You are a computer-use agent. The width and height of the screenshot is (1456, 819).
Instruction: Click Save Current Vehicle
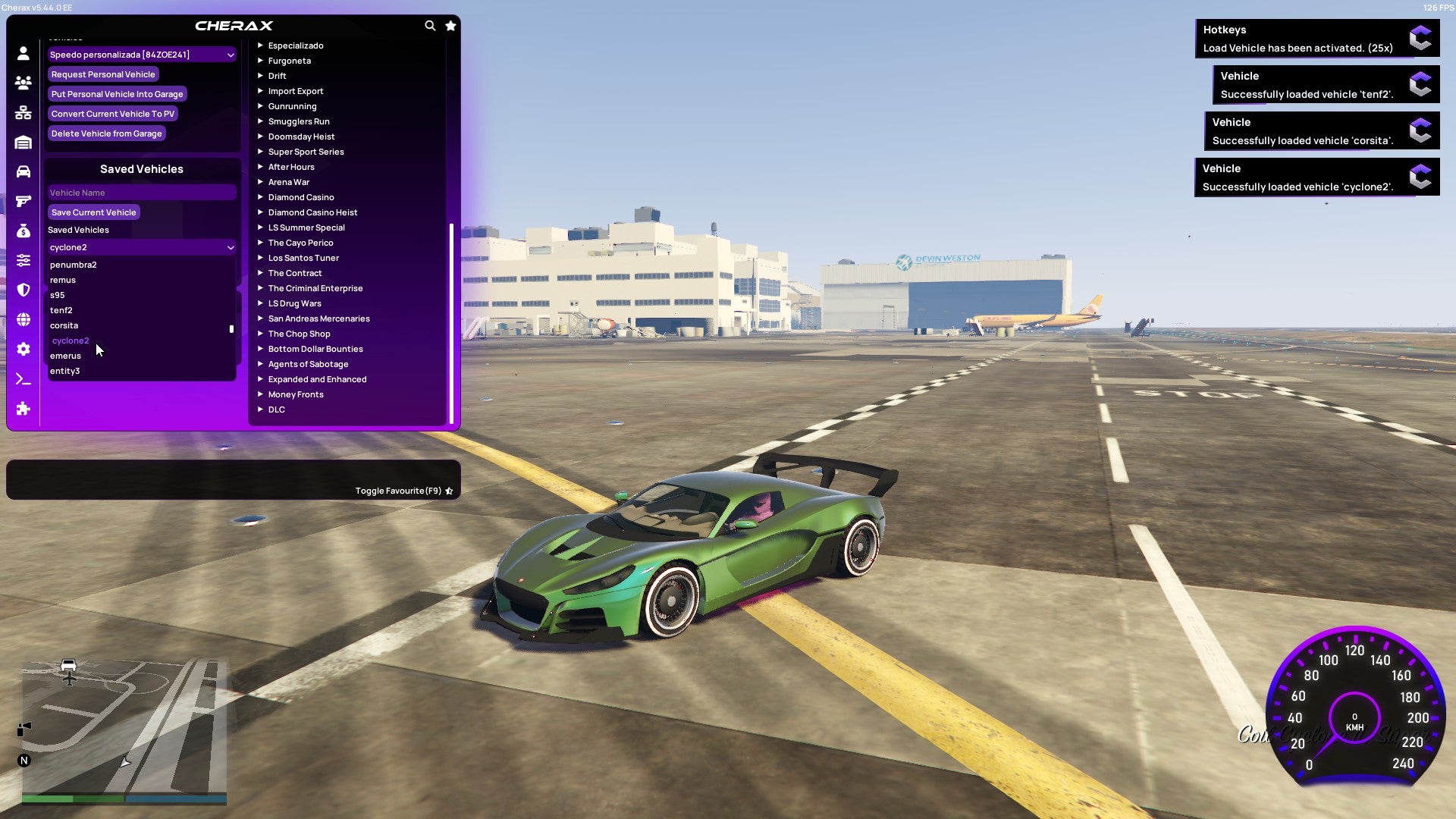(93, 212)
